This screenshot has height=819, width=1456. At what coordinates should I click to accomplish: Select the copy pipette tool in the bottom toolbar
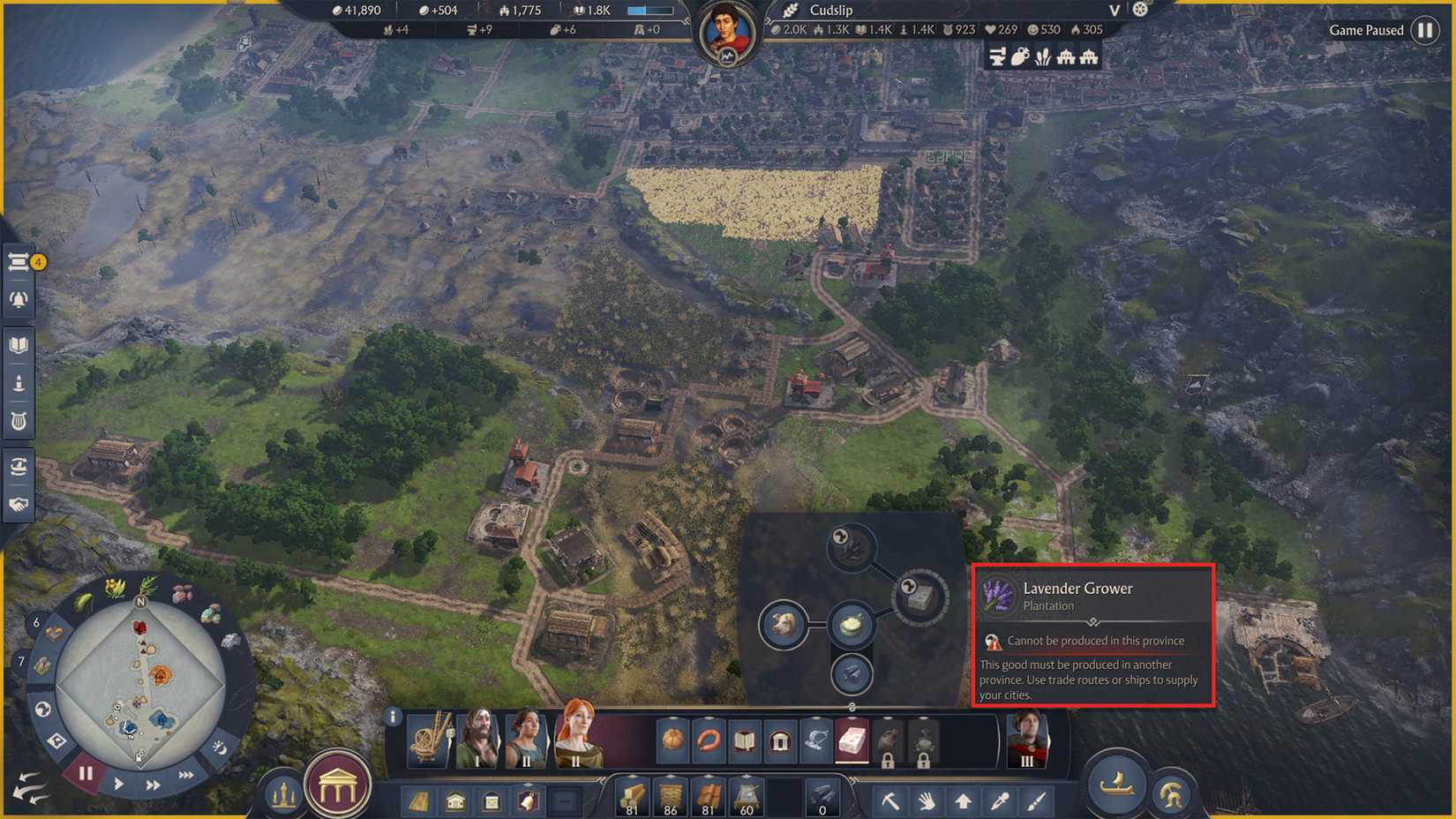tap(999, 800)
